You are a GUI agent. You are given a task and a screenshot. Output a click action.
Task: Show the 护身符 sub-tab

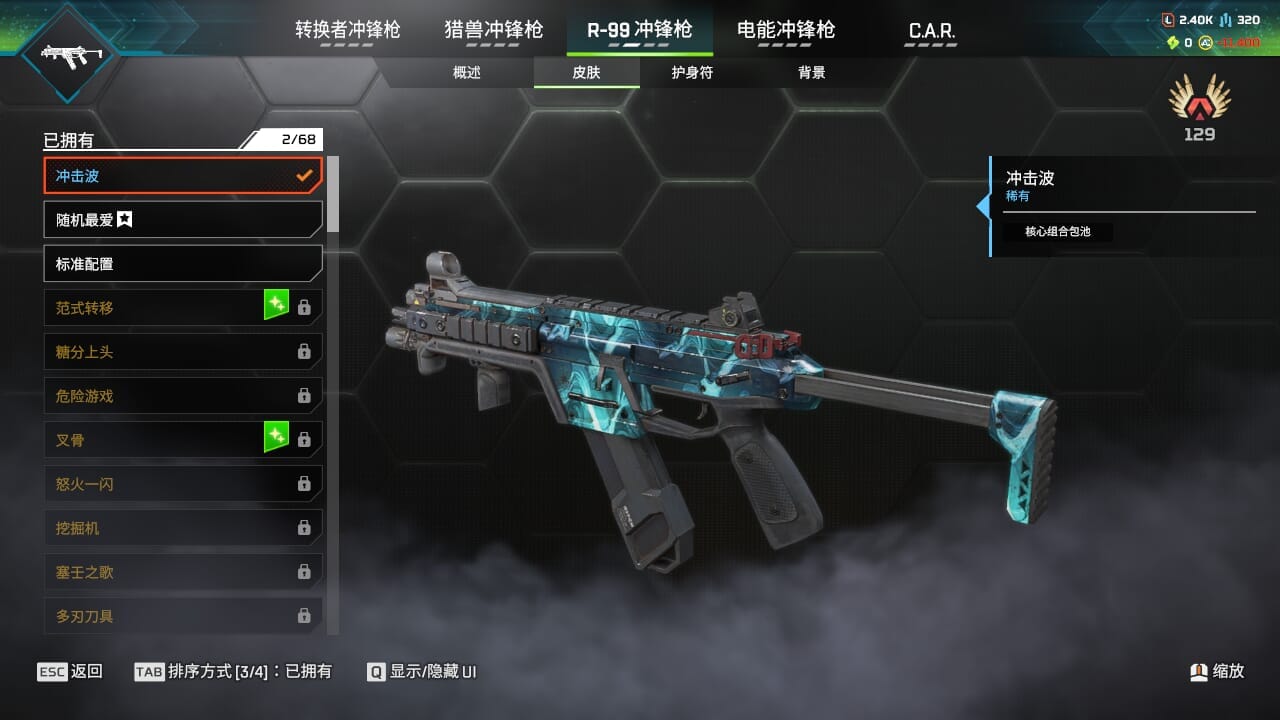[x=692, y=73]
